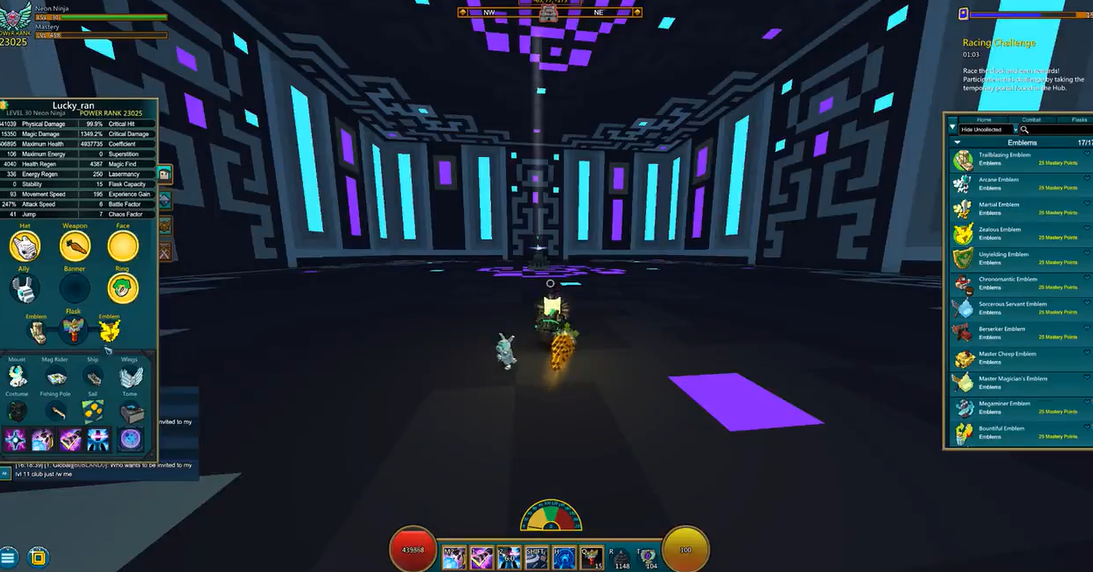Select the Hat equipment slot
Image resolution: width=1093 pixels, height=572 pixels.
click(x=24, y=246)
